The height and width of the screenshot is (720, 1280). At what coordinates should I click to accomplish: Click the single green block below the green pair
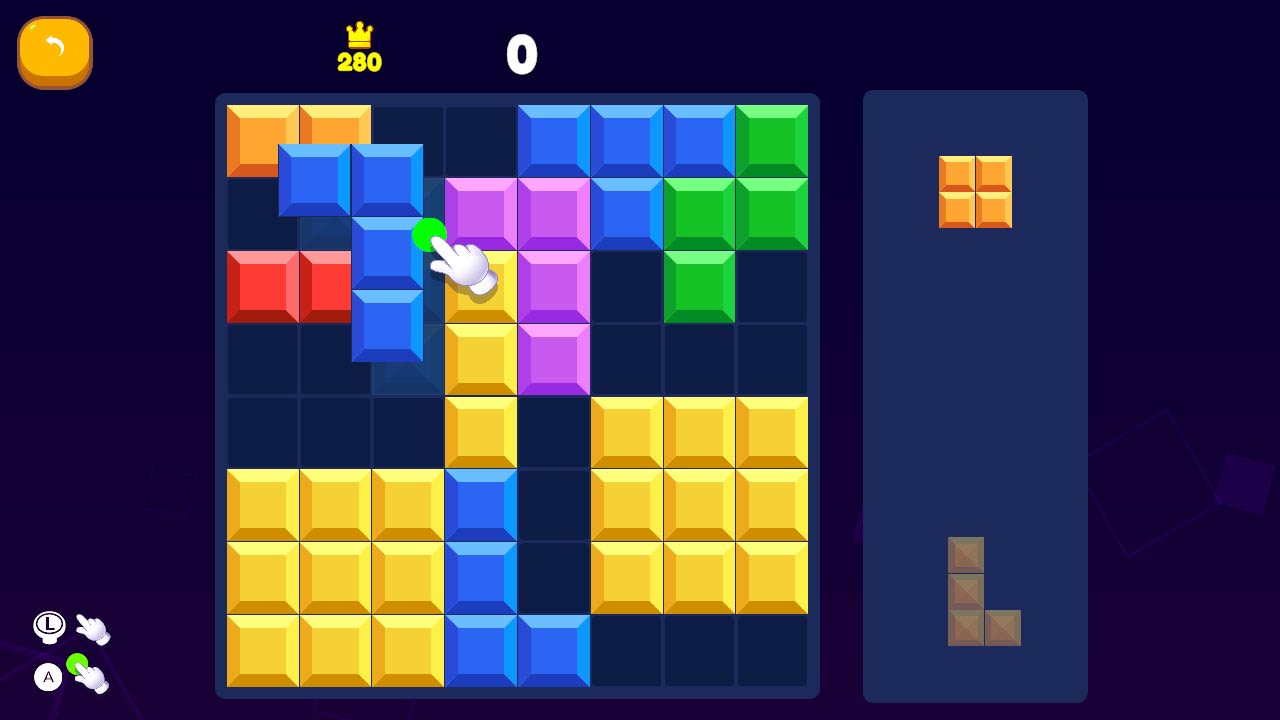(699, 287)
